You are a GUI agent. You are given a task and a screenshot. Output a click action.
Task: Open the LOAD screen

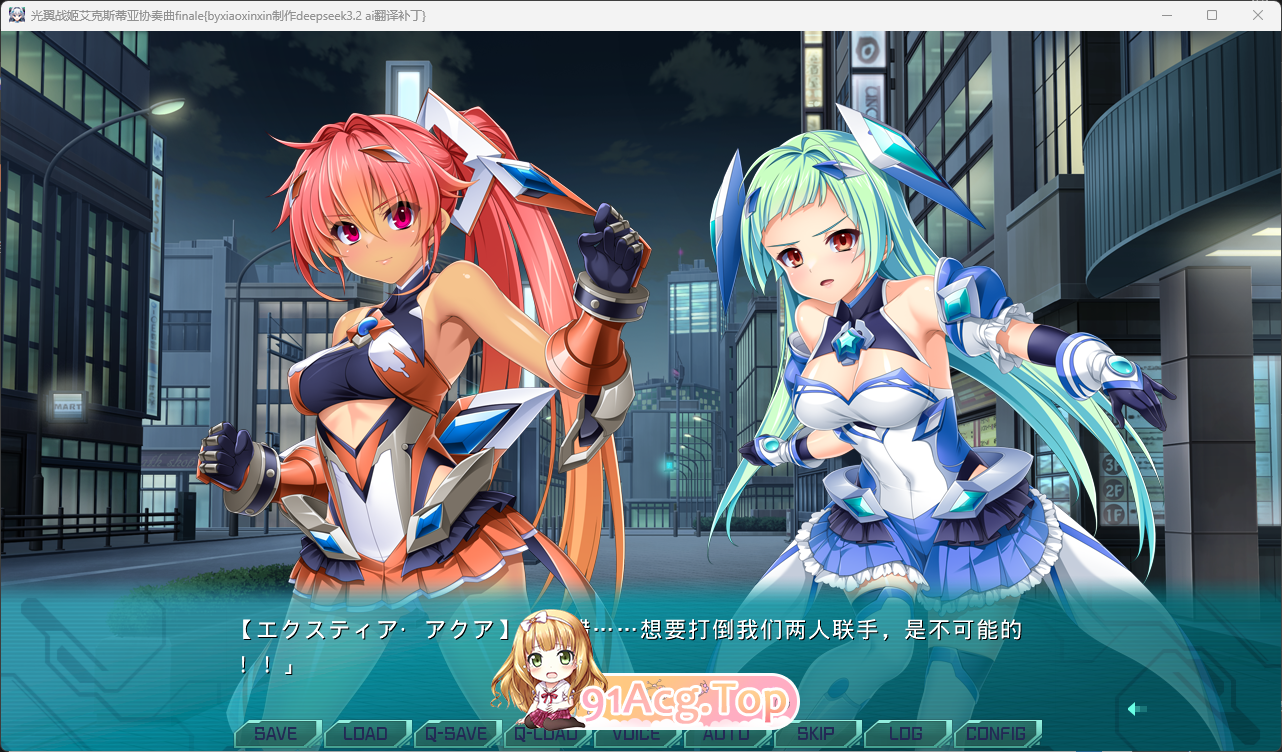366,733
